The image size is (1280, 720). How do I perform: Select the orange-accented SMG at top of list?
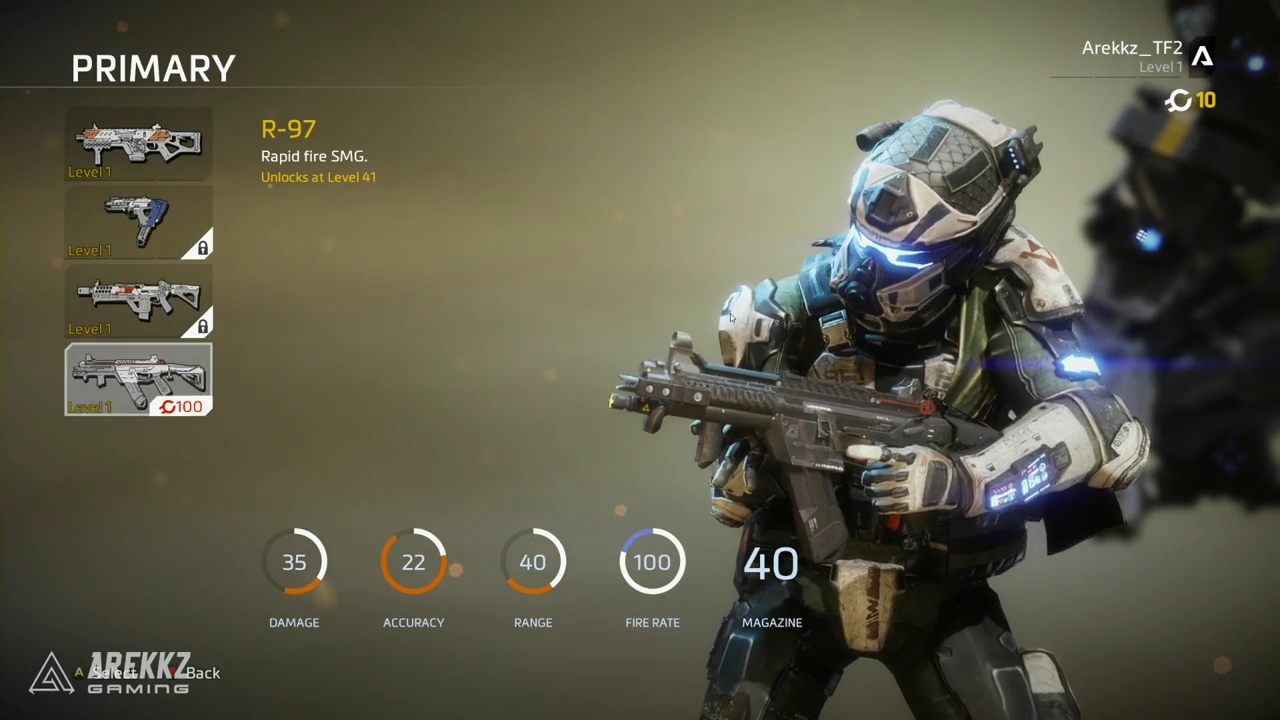pos(138,144)
